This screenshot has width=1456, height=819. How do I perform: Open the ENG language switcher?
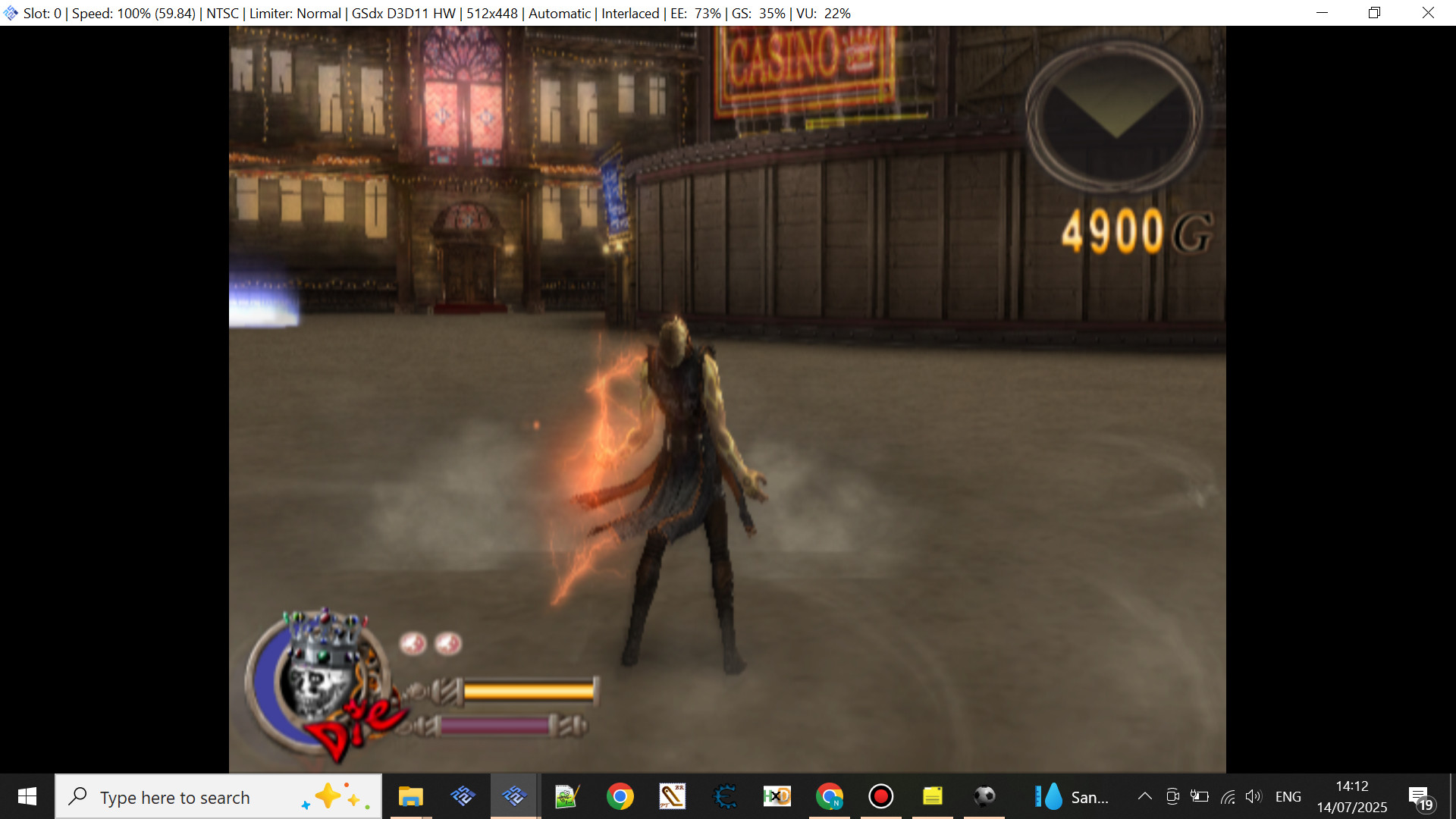[1289, 796]
